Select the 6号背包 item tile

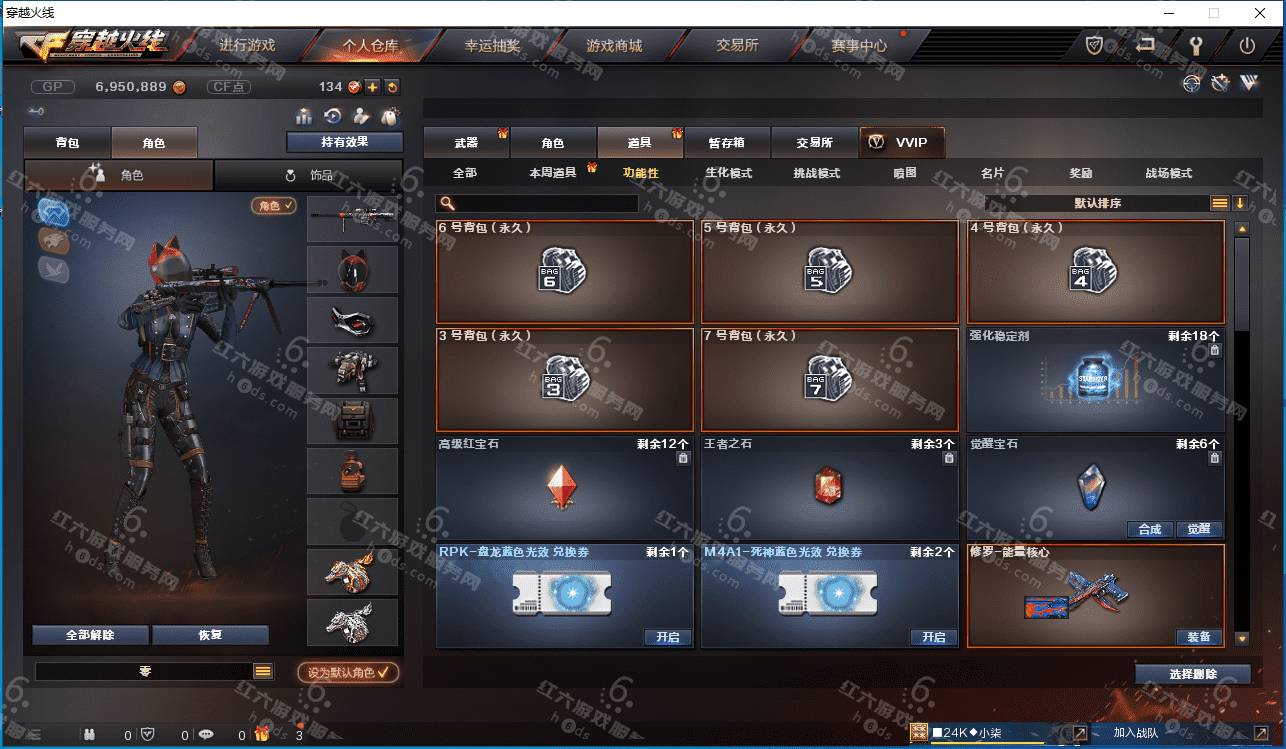(x=565, y=271)
